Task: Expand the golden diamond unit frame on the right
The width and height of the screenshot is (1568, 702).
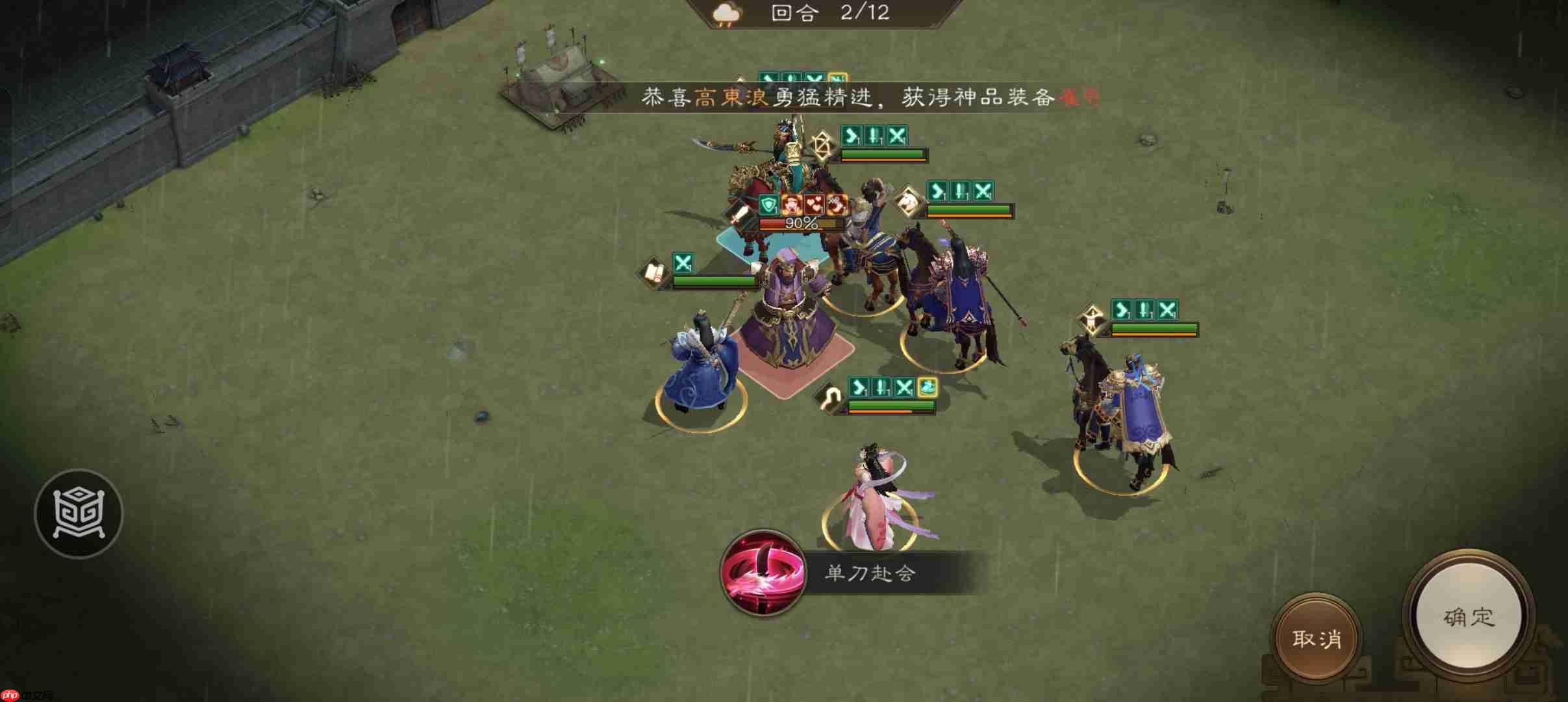Action: (1093, 316)
